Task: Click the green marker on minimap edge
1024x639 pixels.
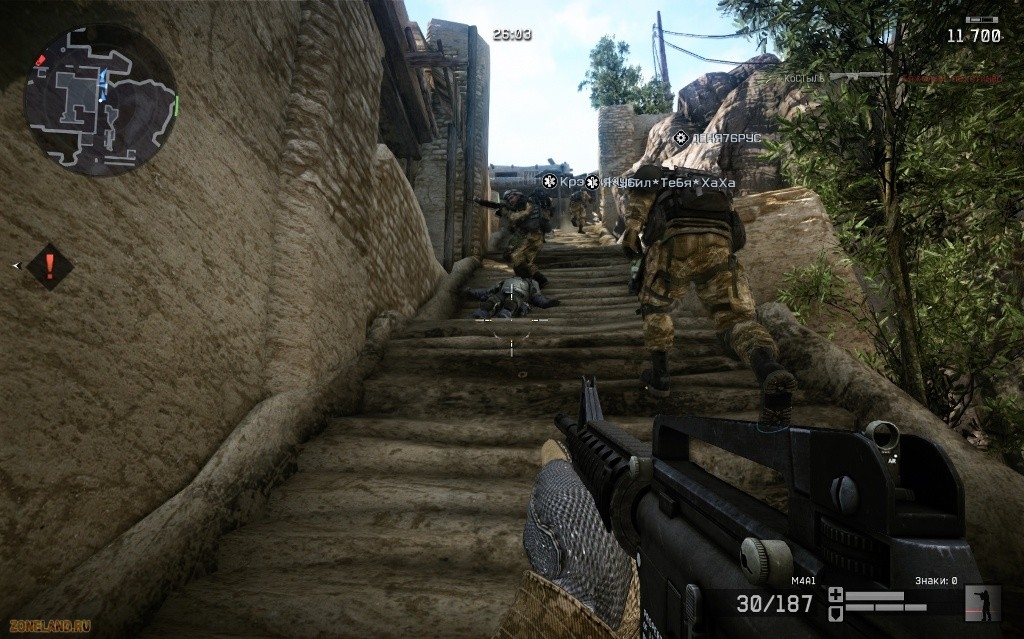Action: tap(175, 105)
